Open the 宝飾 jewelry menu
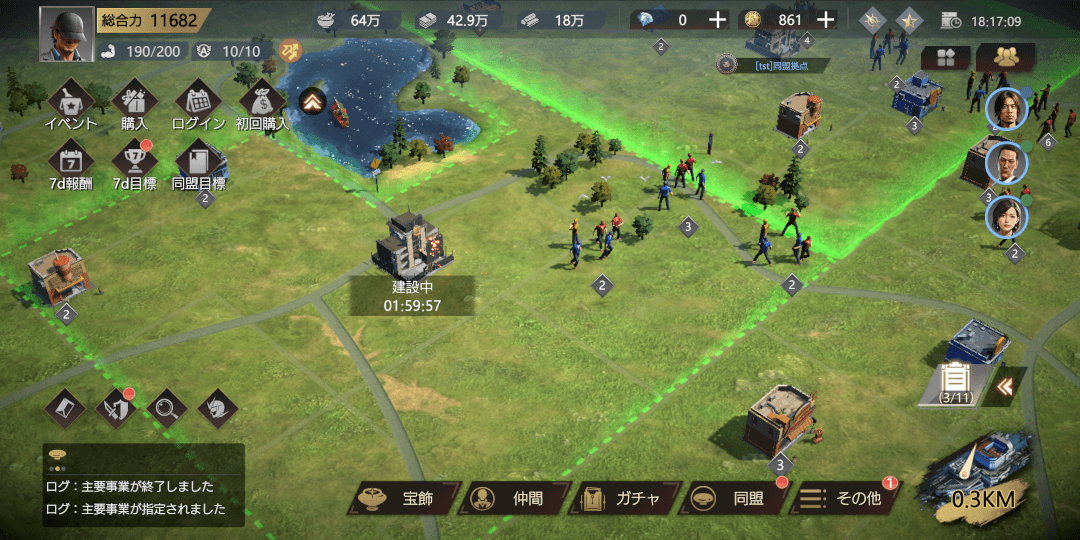This screenshot has height=540, width=1080. (404, 498)
